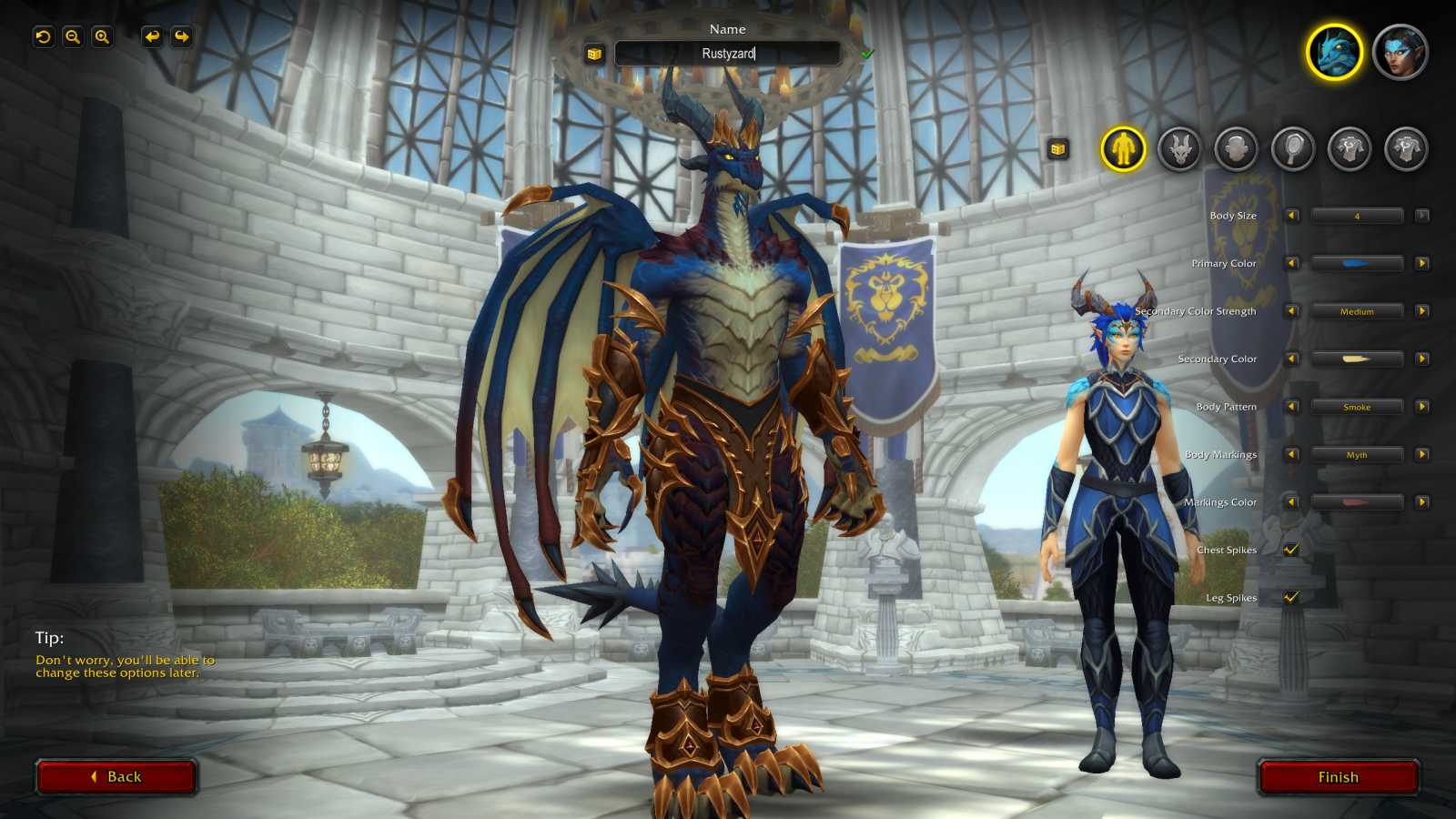This screenshot has height=819, width=1456.
Task: Open the Face customization category
Action: click(1235, 148)
